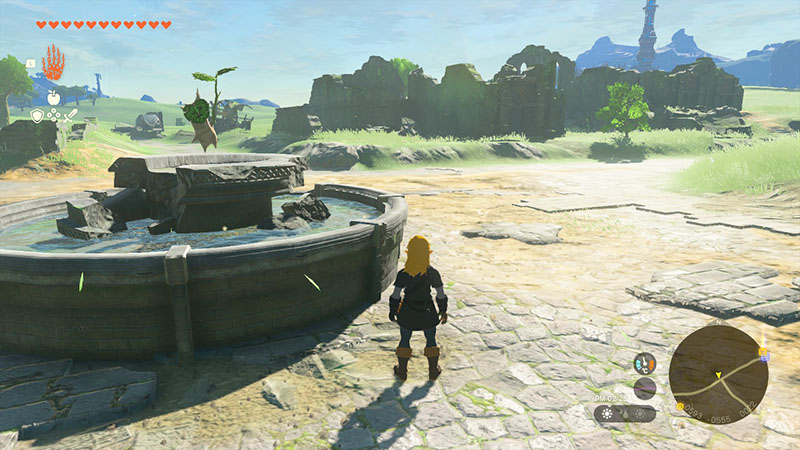Check the noise sensor circle

click(645, 388)
